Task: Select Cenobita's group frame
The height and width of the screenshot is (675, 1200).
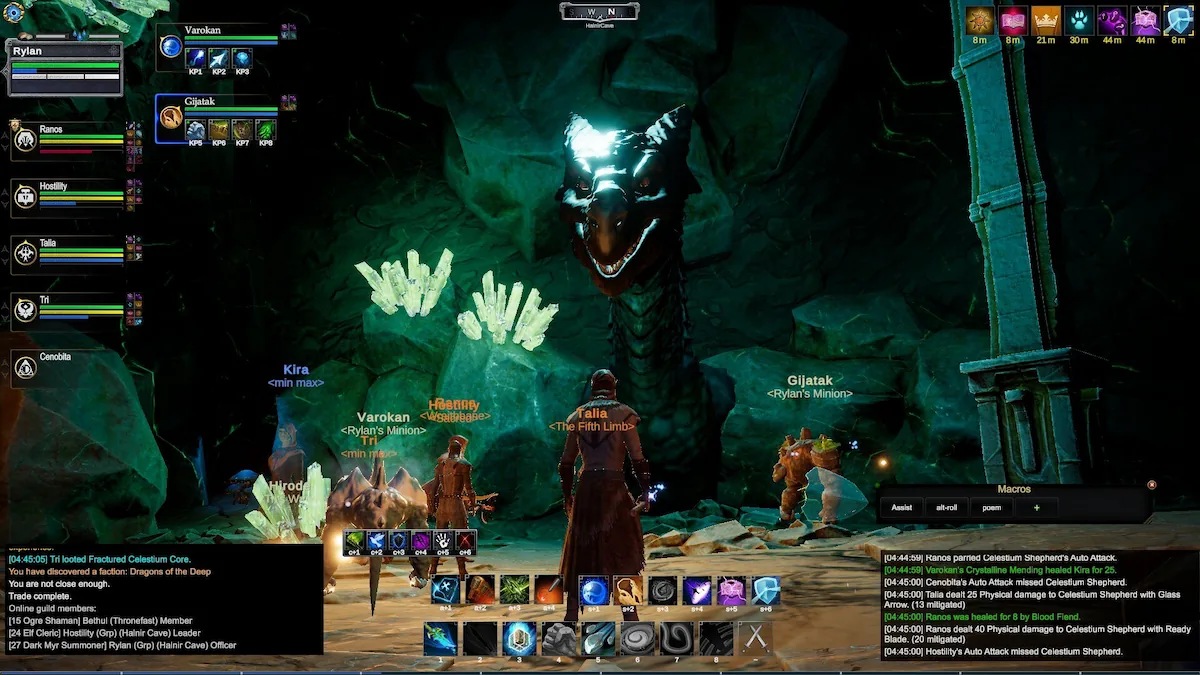Action: pos(68,366)
